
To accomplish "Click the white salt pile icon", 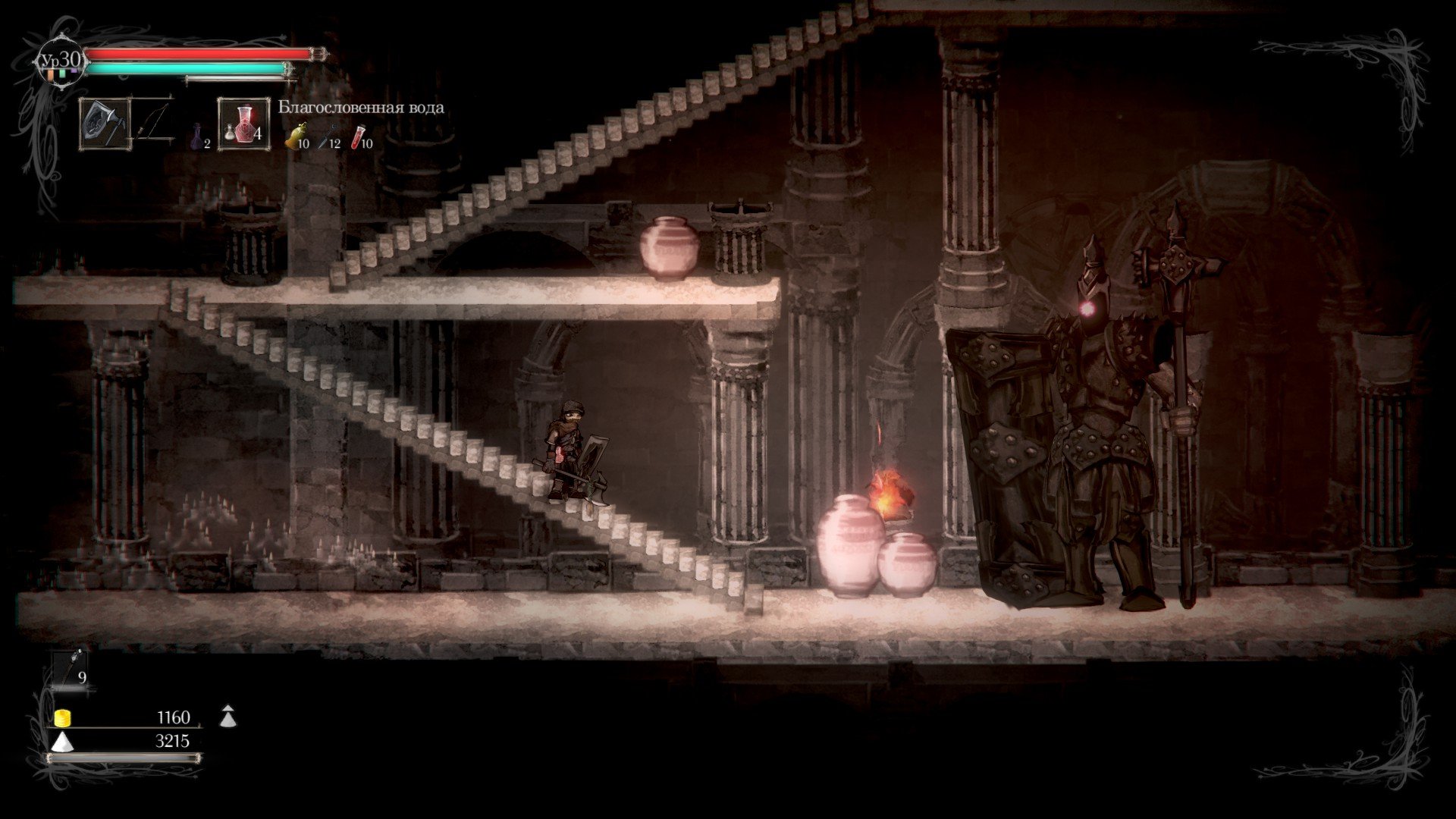I will tap(62, 741).
